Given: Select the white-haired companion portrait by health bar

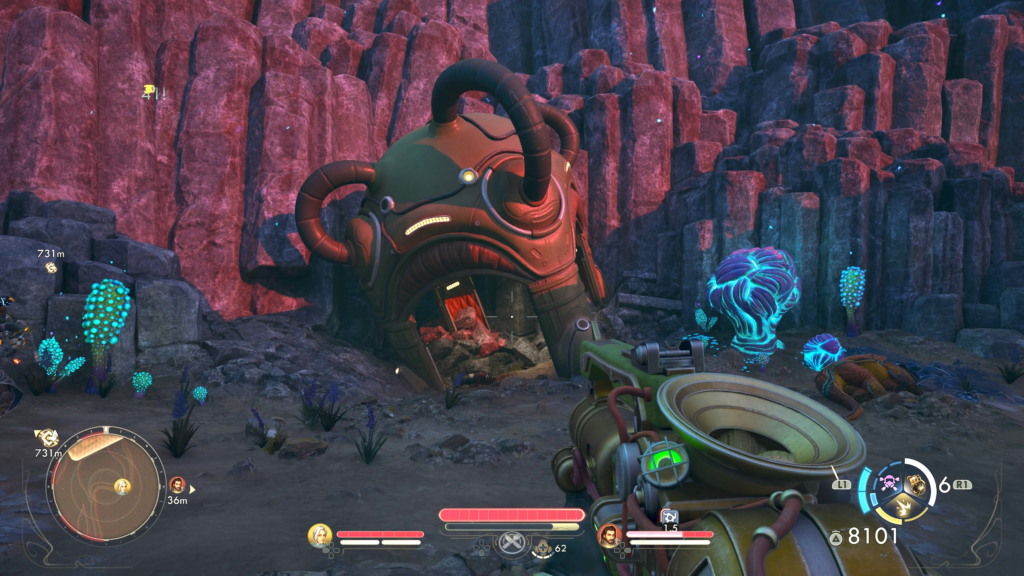Looking at the screenshot, I should 320,535.
